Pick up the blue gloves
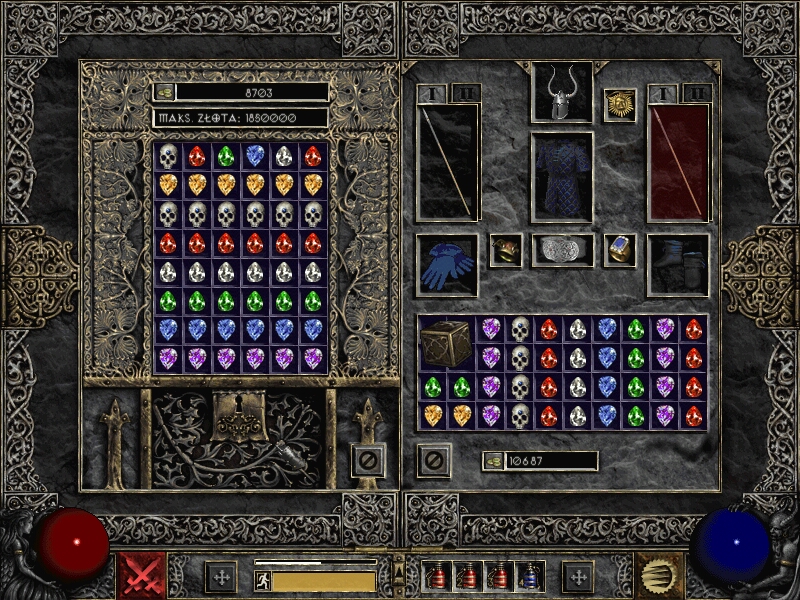Viewport: 800px width, 600px height. click(x=446, y=265)
